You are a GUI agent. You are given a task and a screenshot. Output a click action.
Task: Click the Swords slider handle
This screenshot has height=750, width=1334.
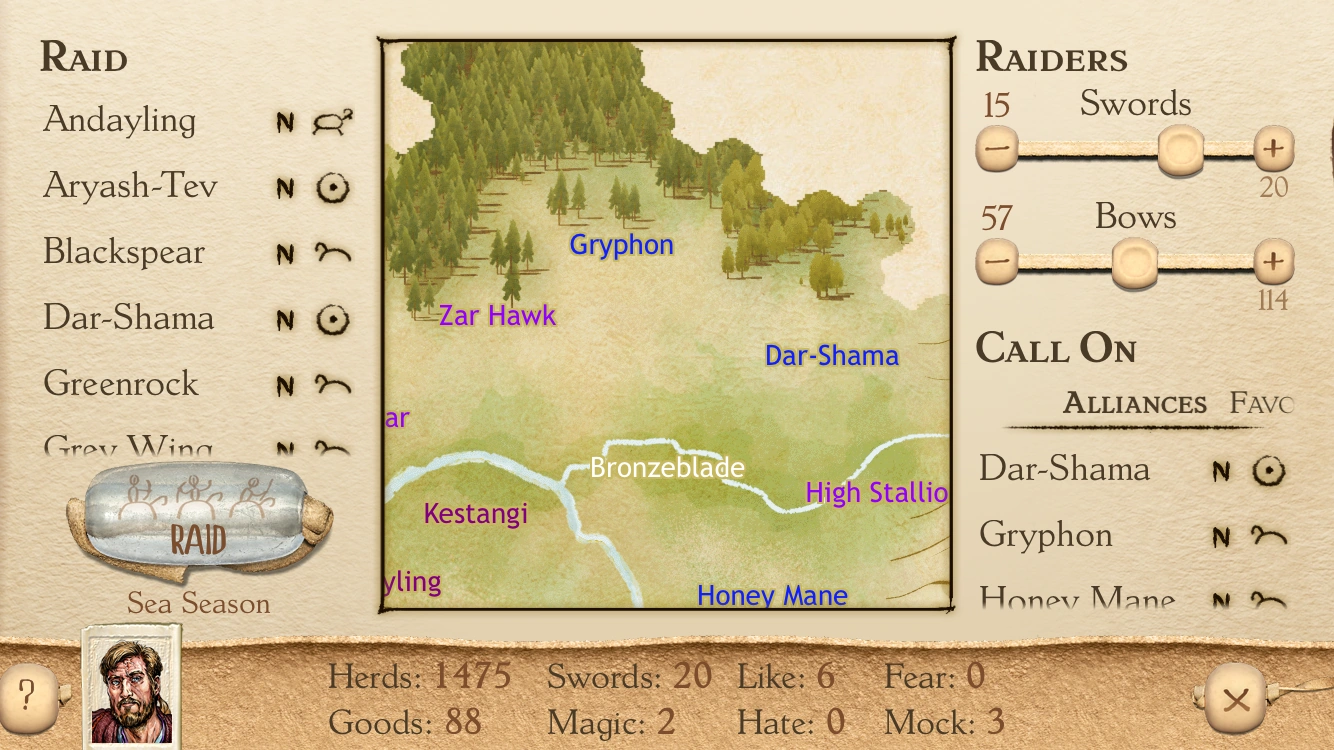click(x=1180, y=148)
